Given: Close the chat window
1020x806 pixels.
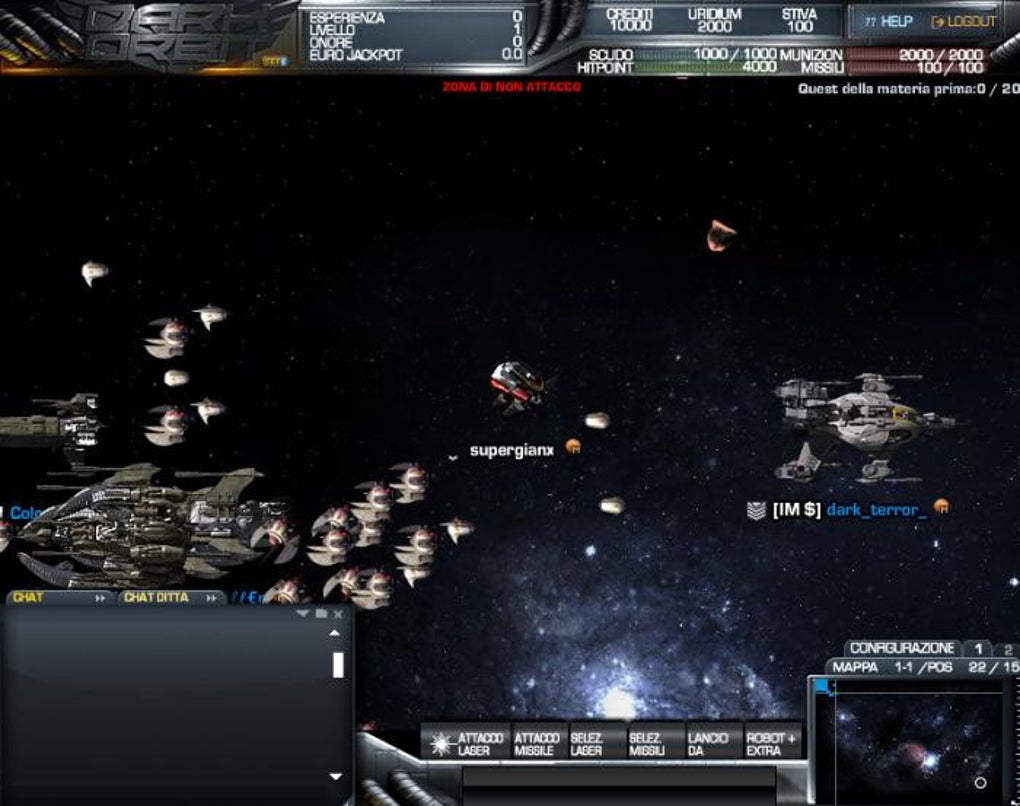Looking at the screenshot, I should pyautogui.click(x=338, y=614).
